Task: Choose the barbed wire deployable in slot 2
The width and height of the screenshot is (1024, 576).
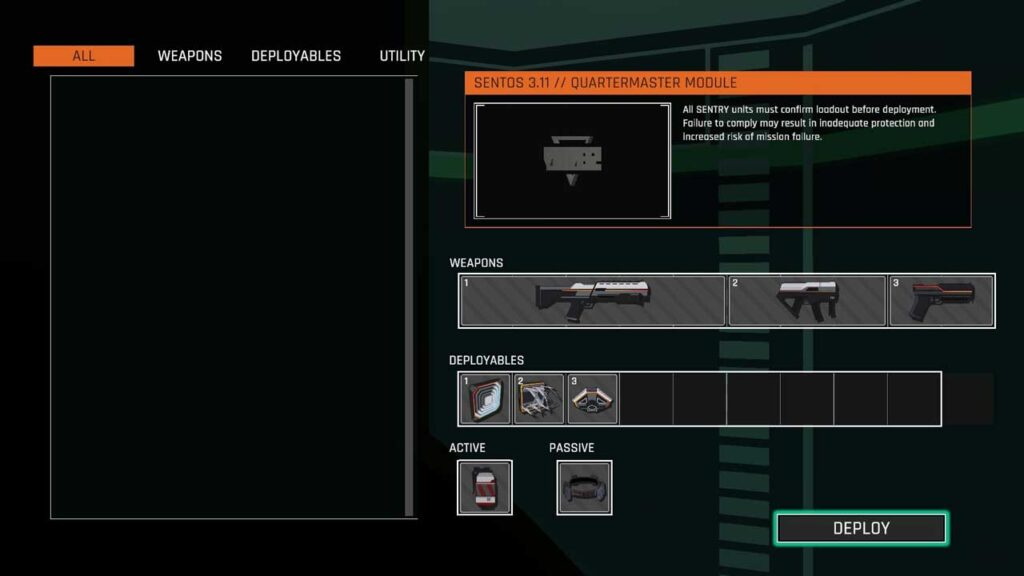Action: point(539,399)
